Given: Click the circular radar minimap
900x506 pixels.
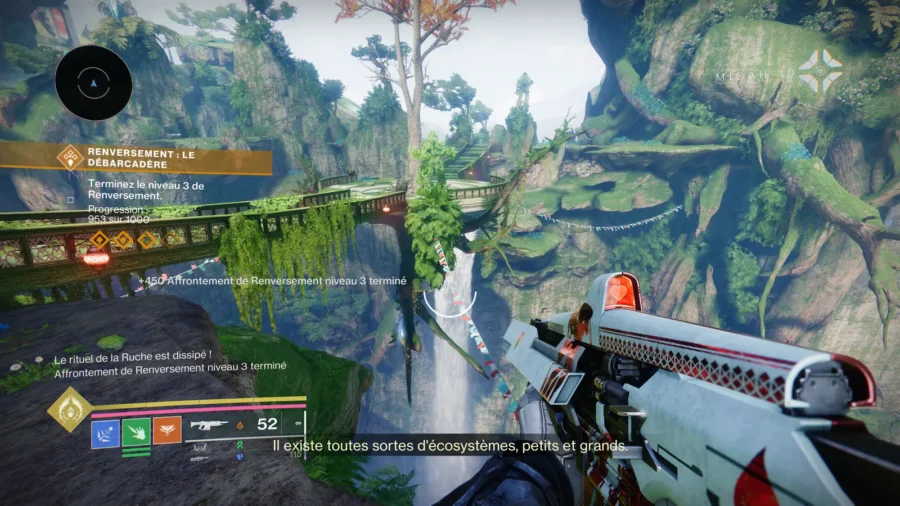Looking at the screenshot, I should coord(94,83).
